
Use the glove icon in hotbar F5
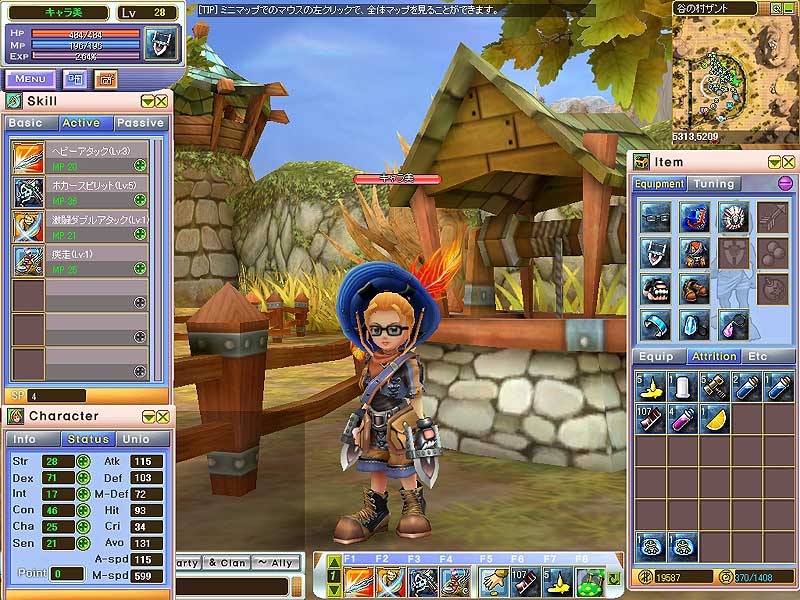[x=492, y=580]
